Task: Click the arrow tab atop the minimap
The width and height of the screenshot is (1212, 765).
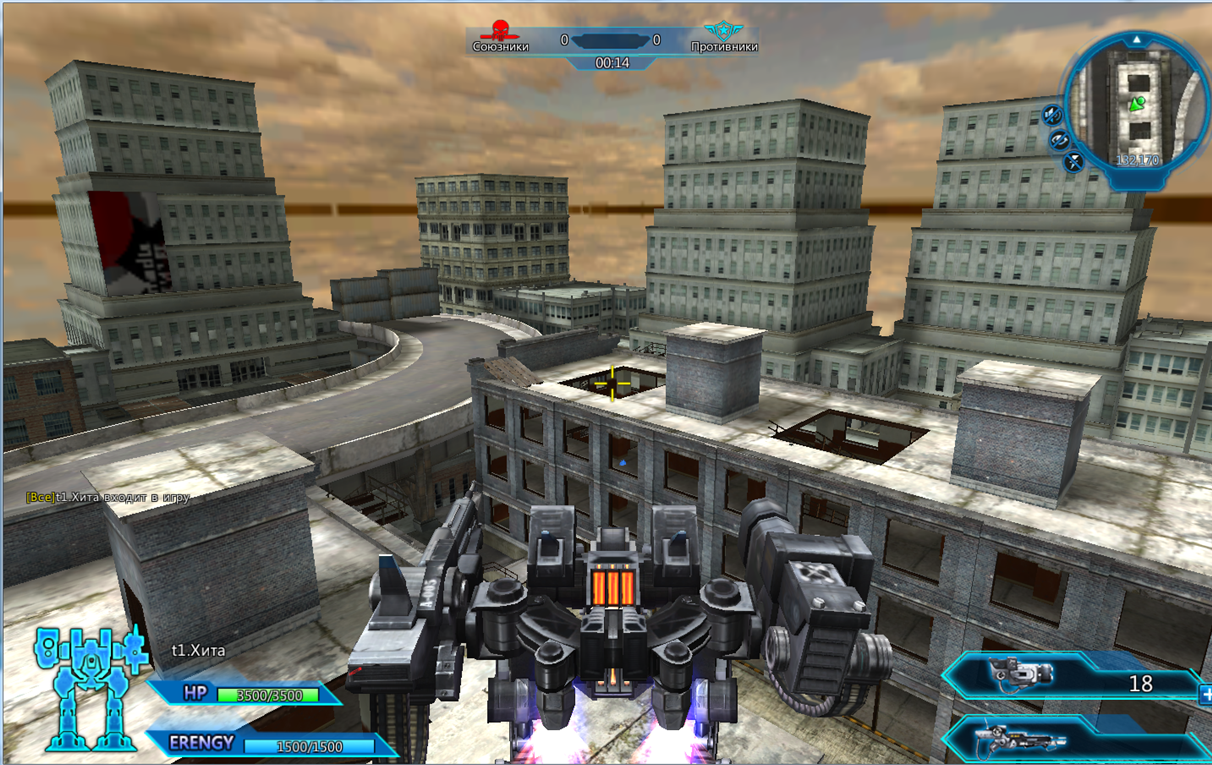Action: pyautogui.click(x=1136, y=40)
